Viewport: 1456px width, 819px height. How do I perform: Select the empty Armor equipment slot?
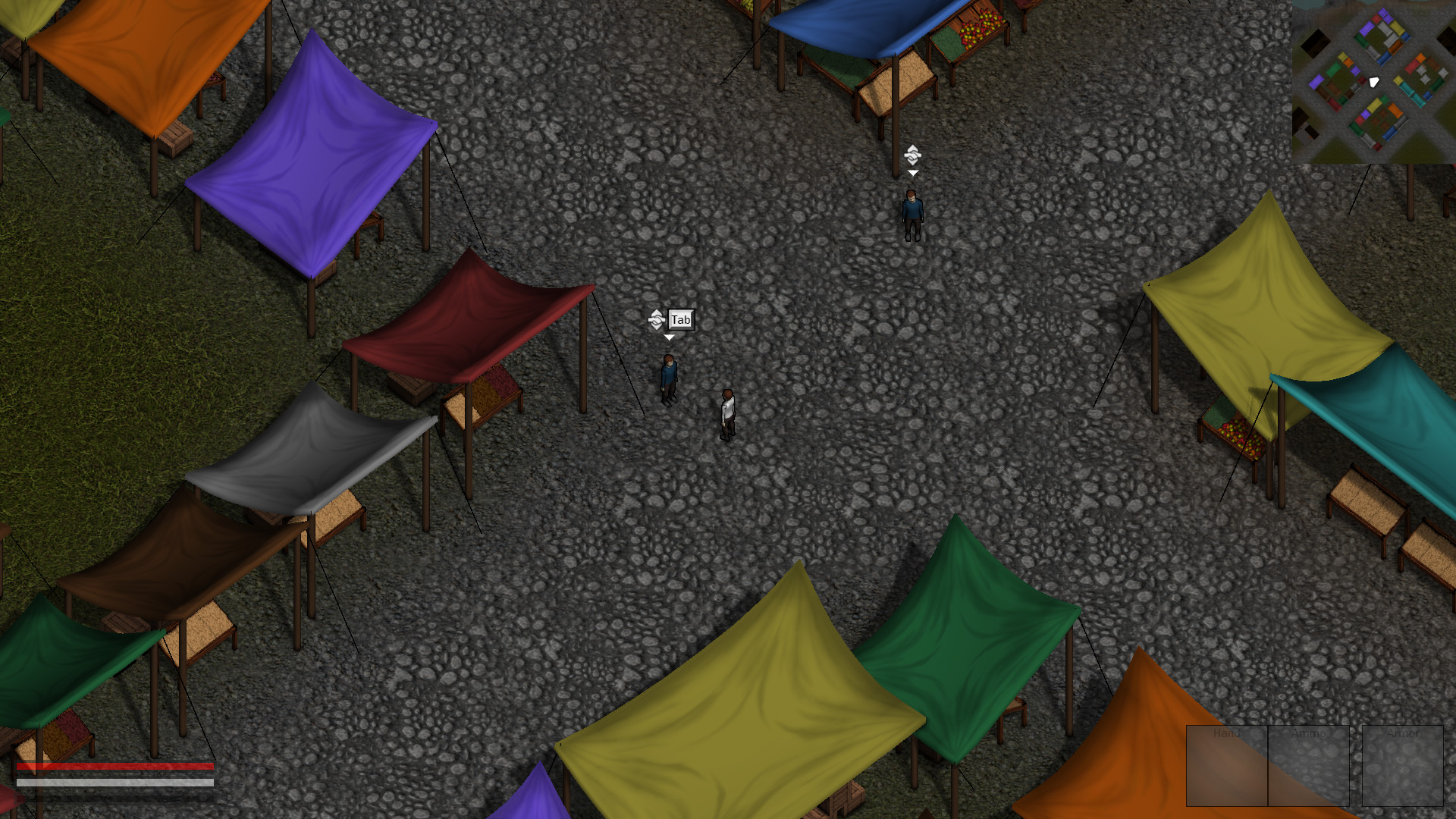pyautogui.click(x=1404, y=766)
